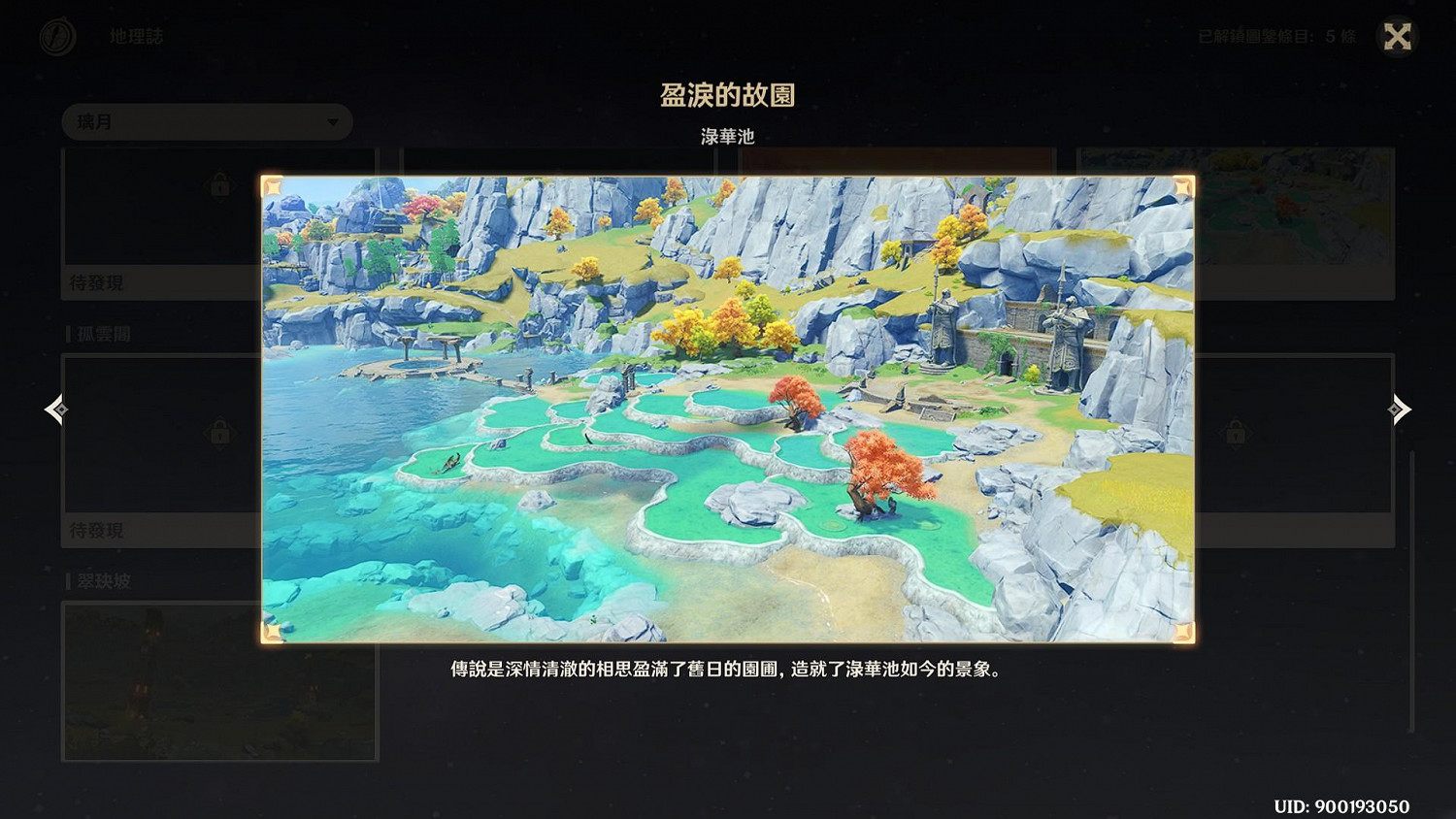Click the lock icon on the top-left undiscovered entry
This screenshot has height=819, width=1456.
(219, 183)
